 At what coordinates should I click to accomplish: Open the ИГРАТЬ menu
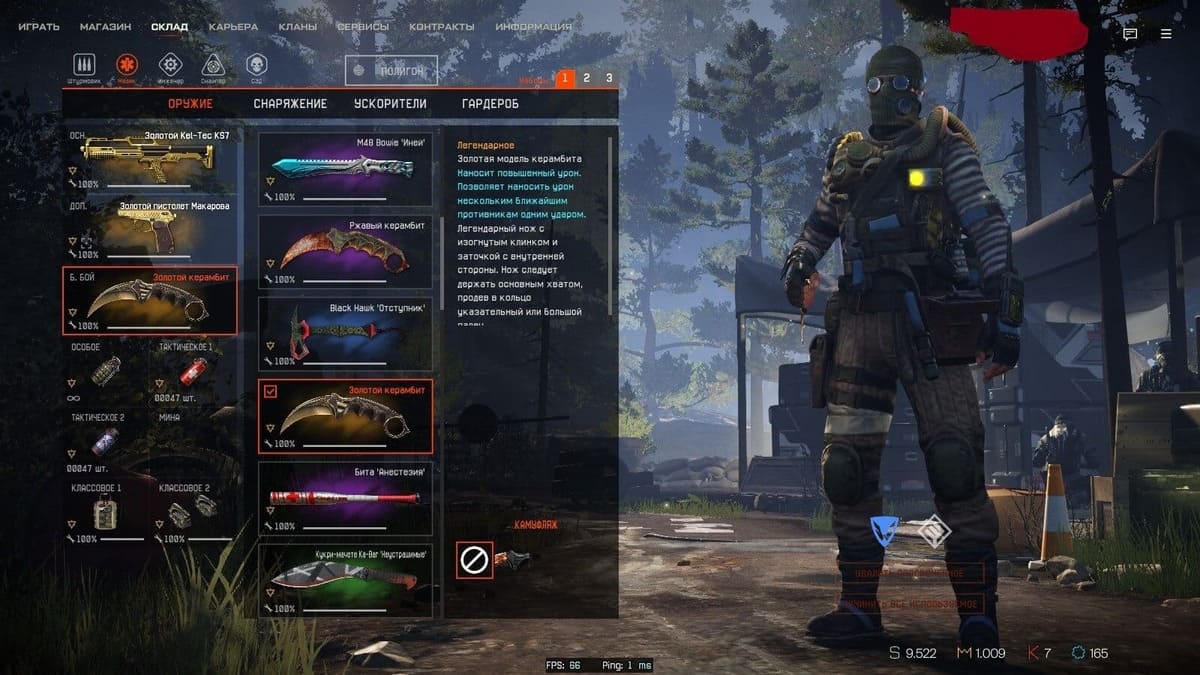click(x=39, y=27)
